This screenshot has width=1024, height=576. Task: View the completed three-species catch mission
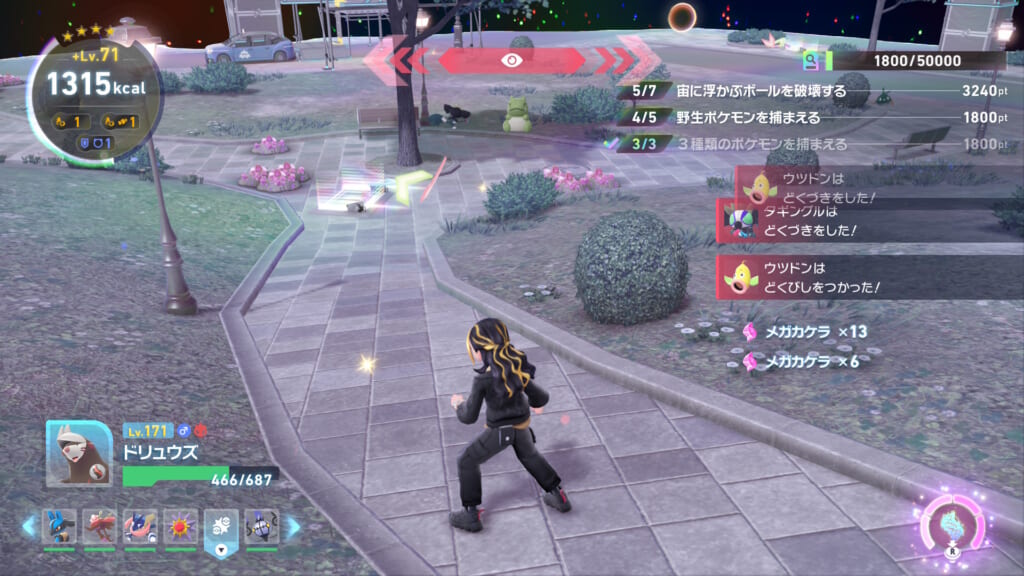point(810,144)
